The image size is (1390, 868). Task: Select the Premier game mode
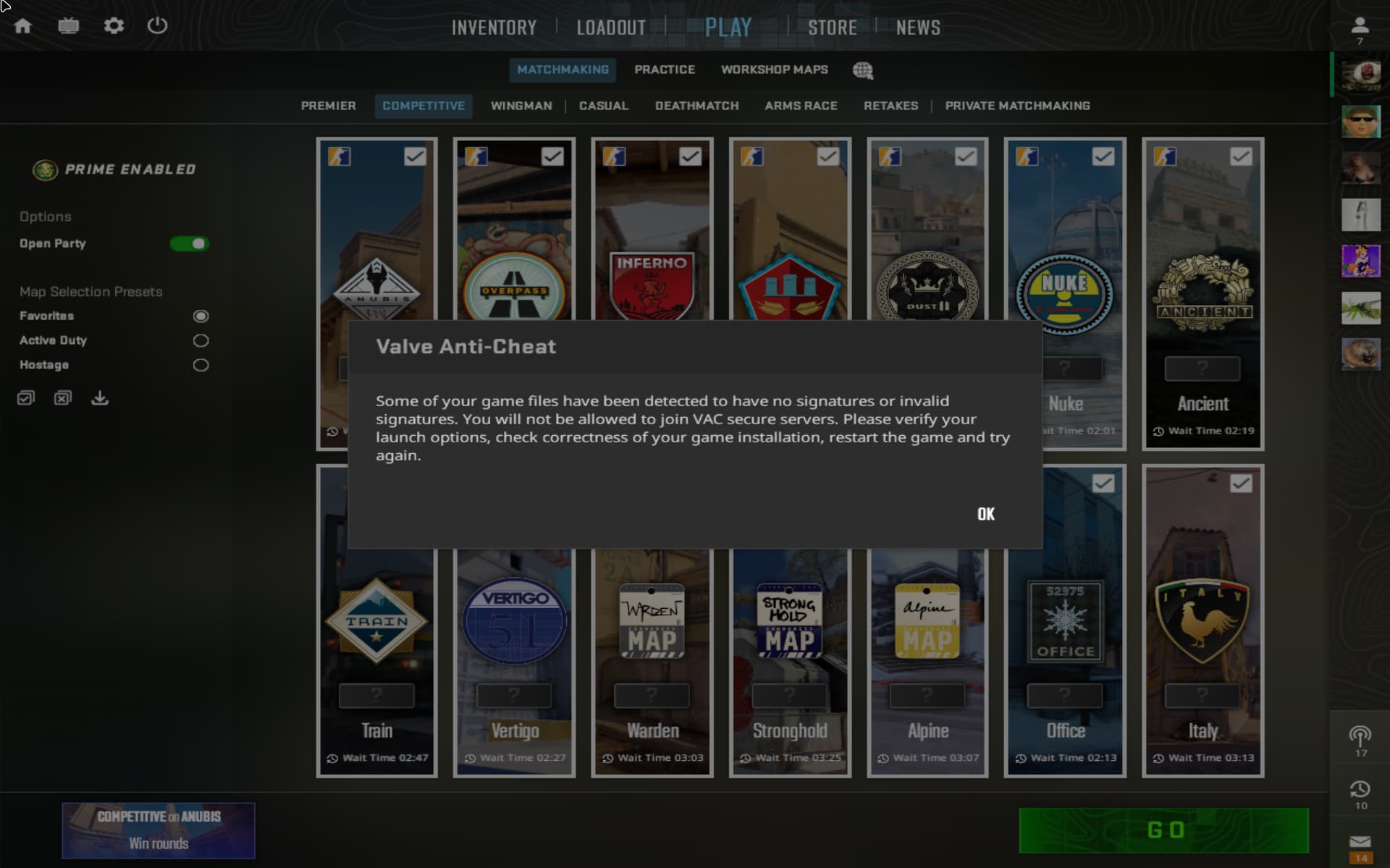coord(328,106)
